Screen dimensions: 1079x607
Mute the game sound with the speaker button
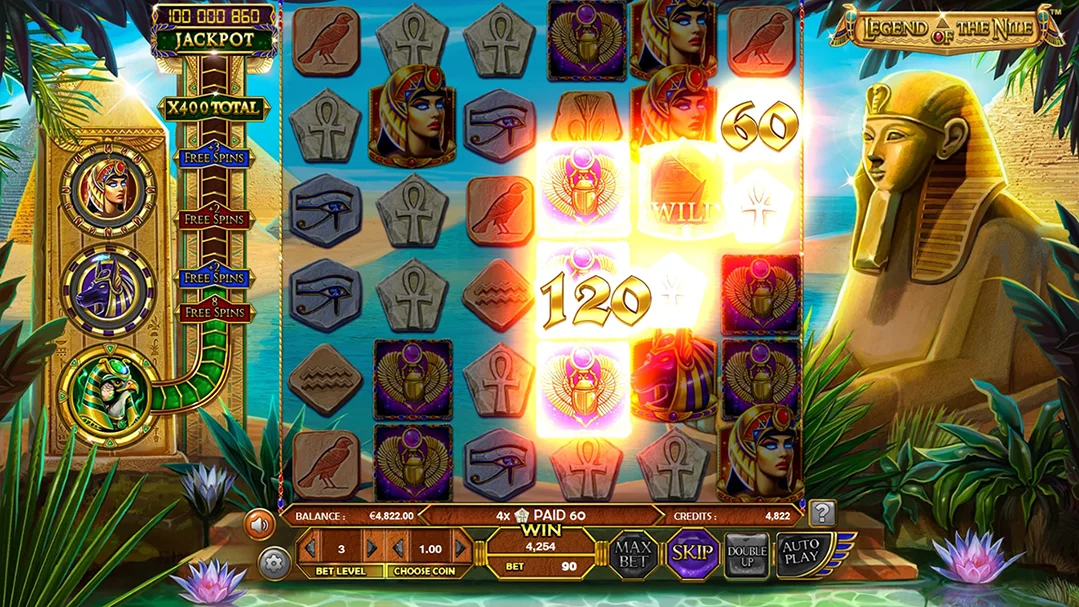(260, 523)
